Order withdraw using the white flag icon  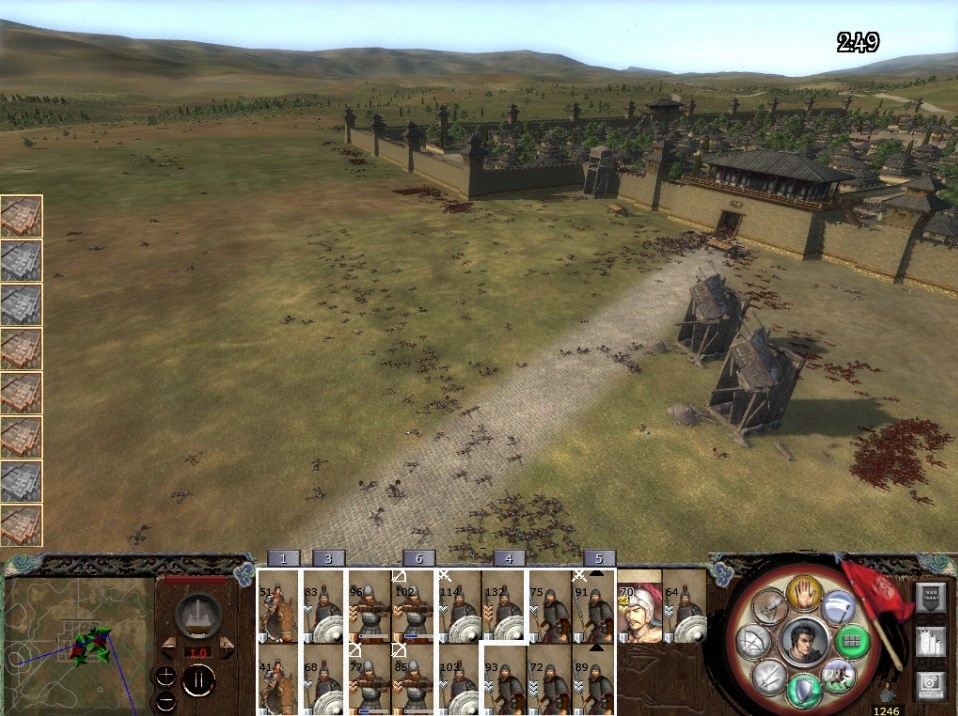tap(840, 607)
